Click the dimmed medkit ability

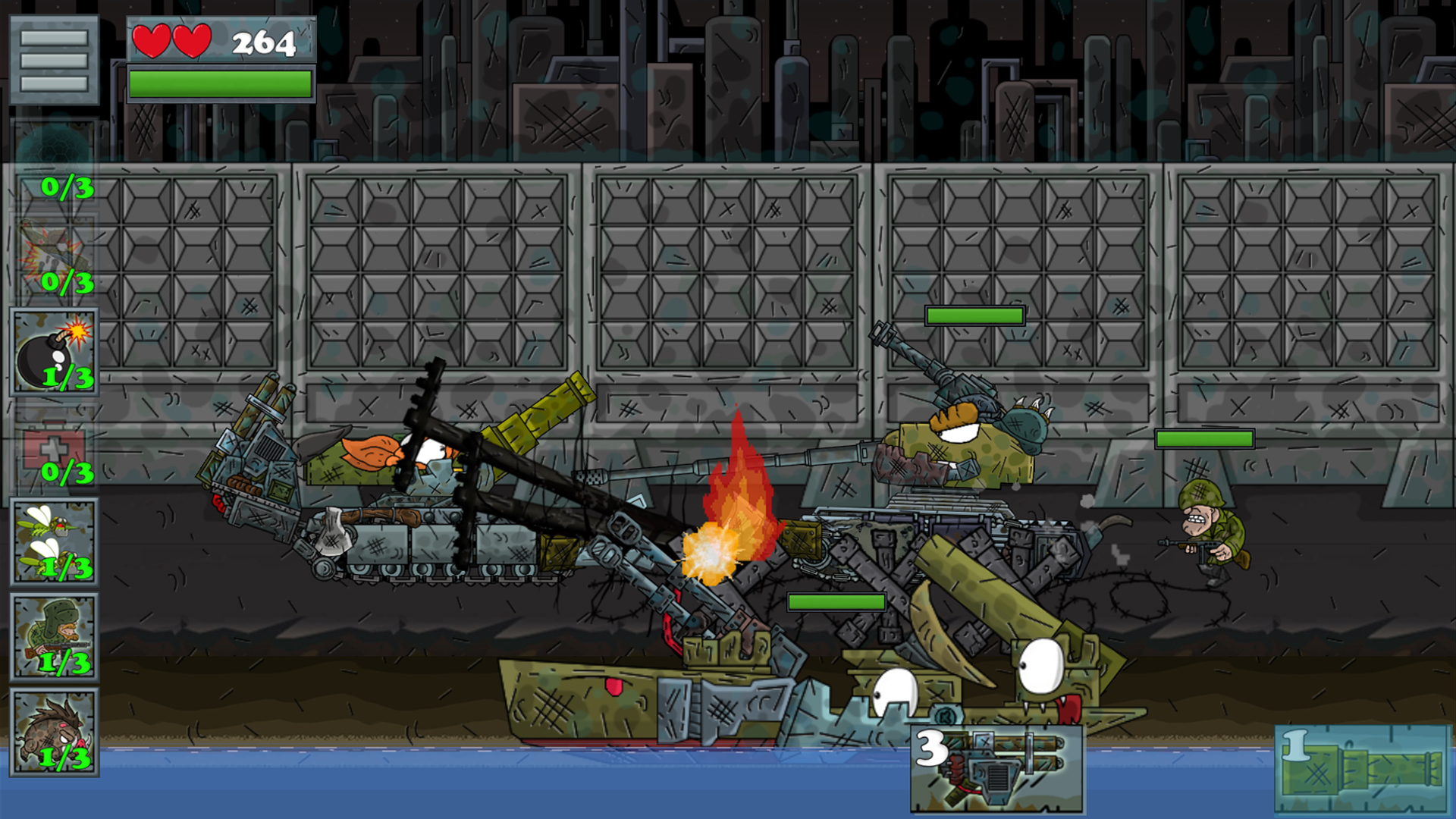54,447
